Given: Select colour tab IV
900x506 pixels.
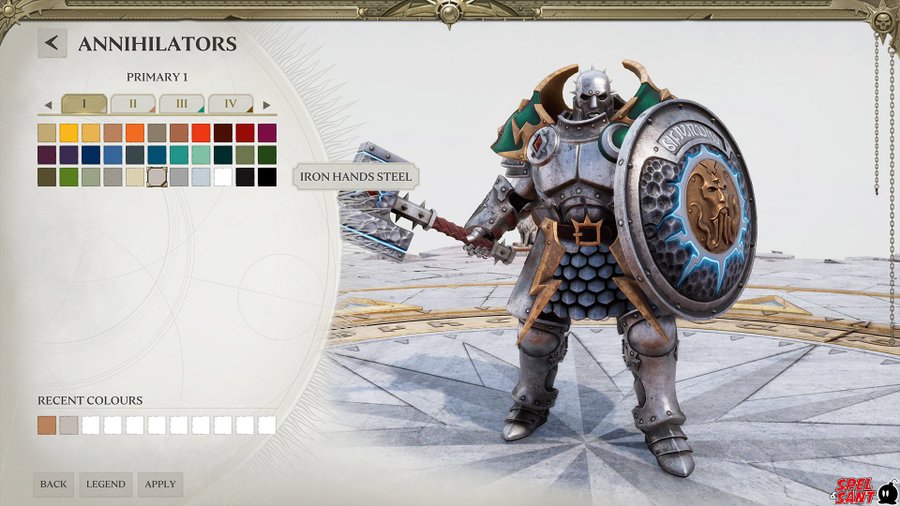Looking at the screenshot, I should pos(230,104).
